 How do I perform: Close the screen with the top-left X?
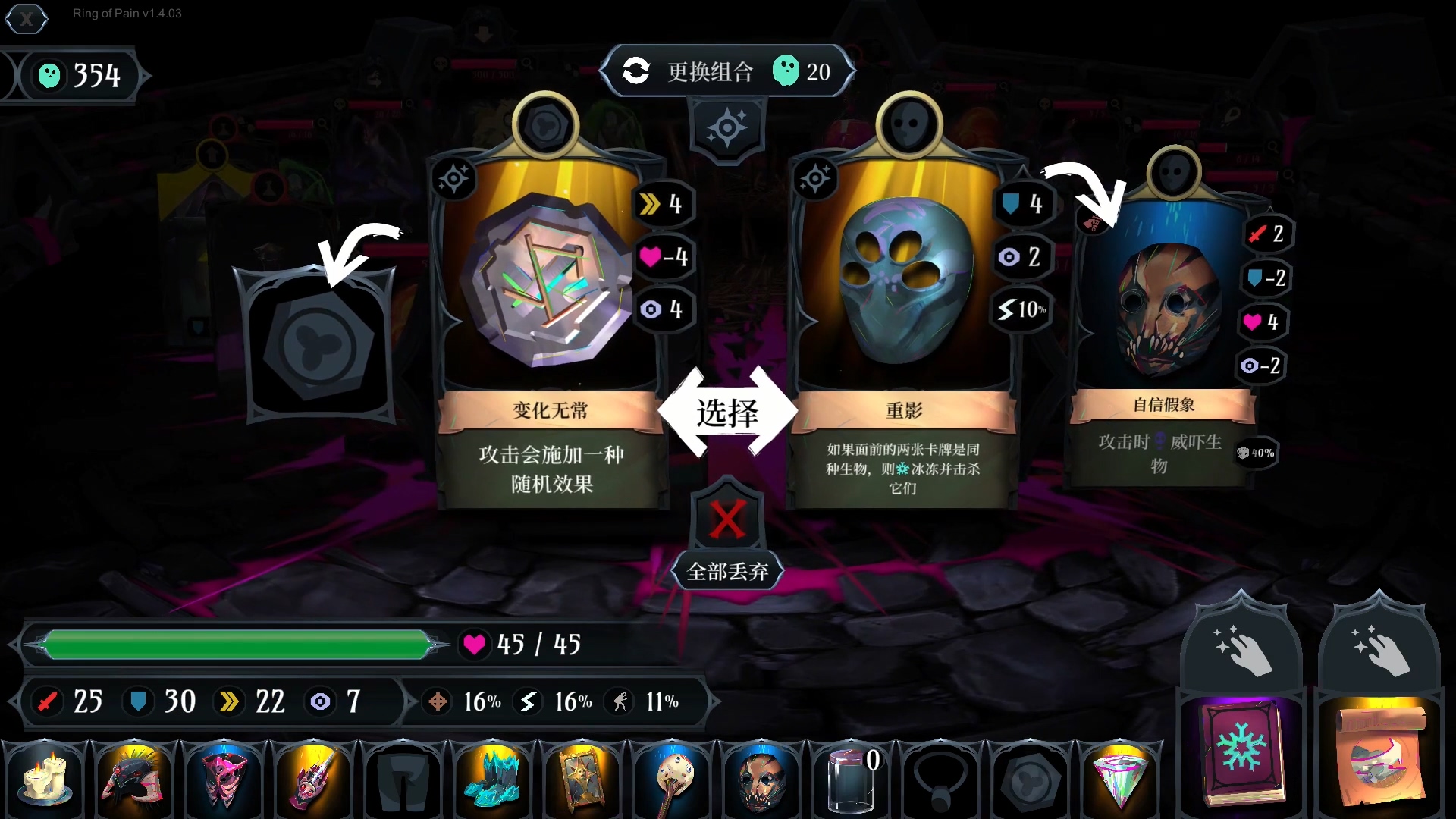(27, 18)
